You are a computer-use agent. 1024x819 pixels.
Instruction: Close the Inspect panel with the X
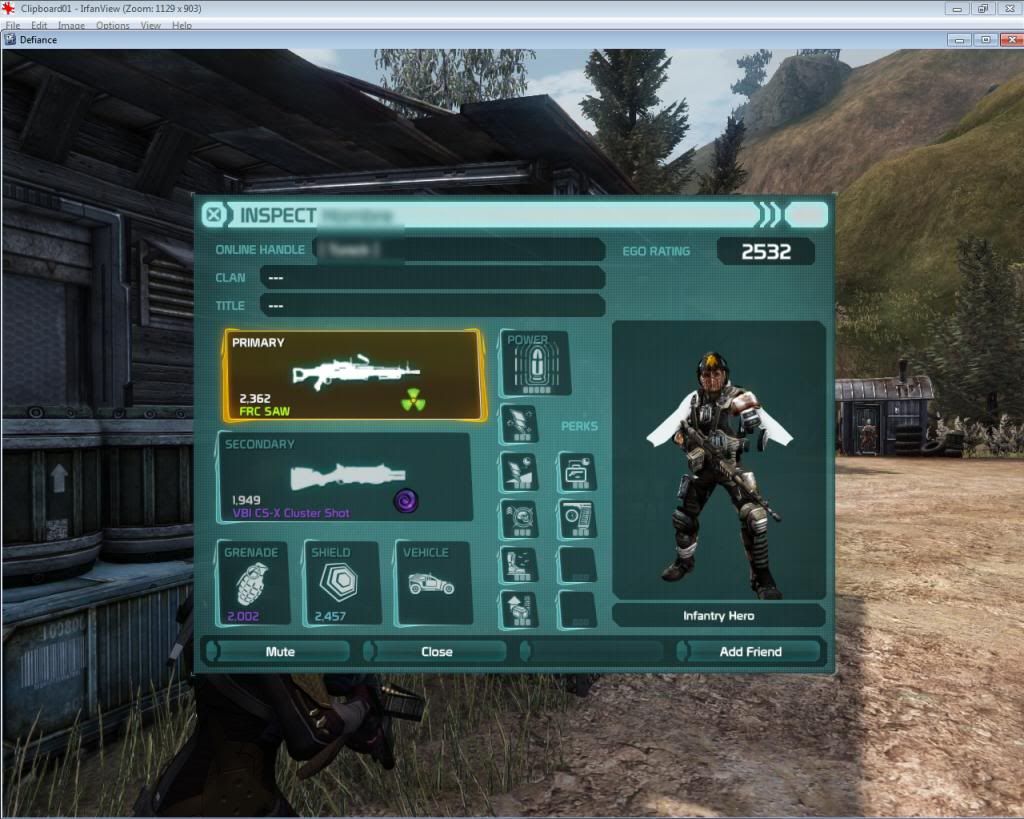coord(213,215)
